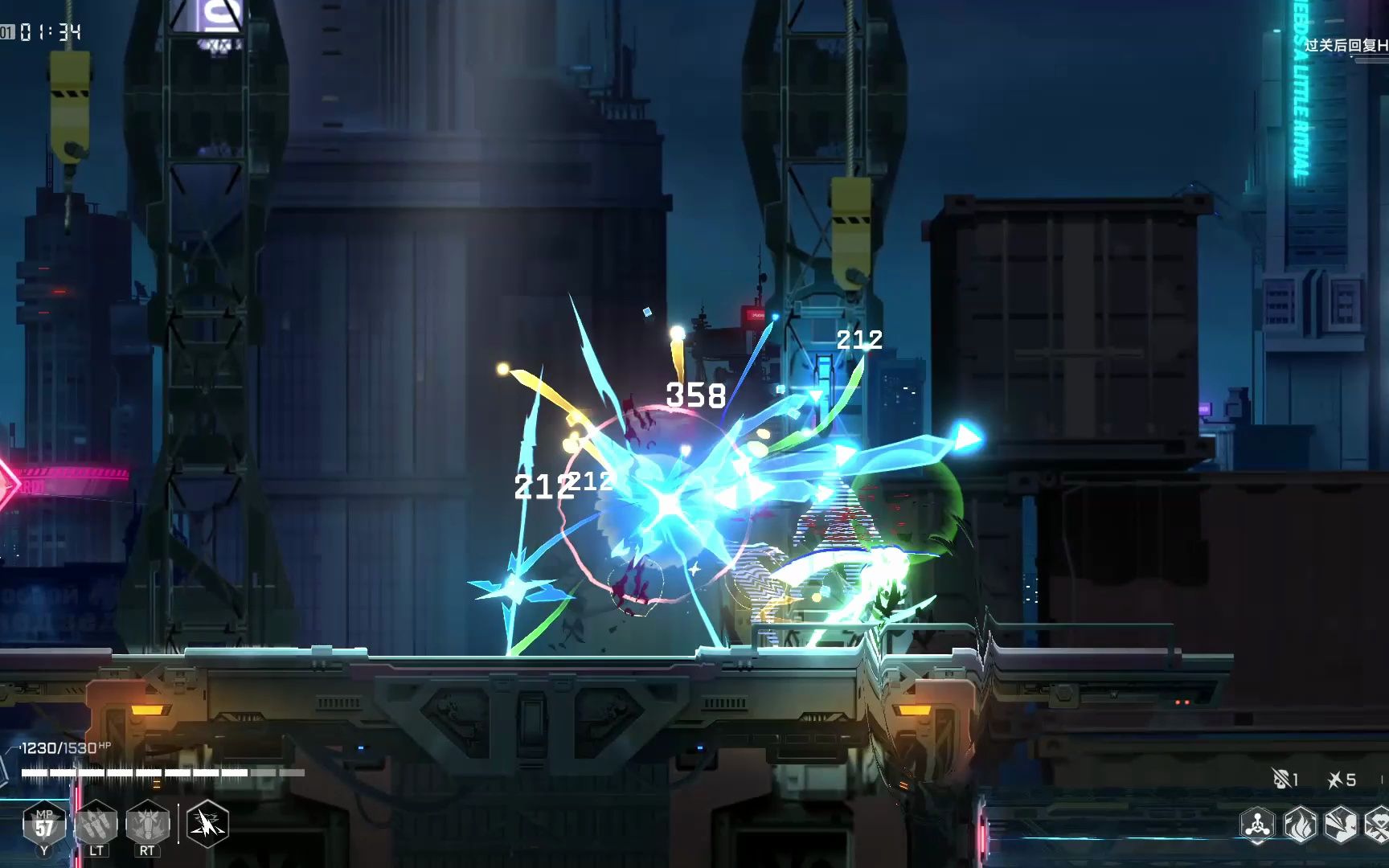Inspect the spike-striking-figure perk icon
The width and height of the screenshot is (1389, 868).
coord(1340,825)
